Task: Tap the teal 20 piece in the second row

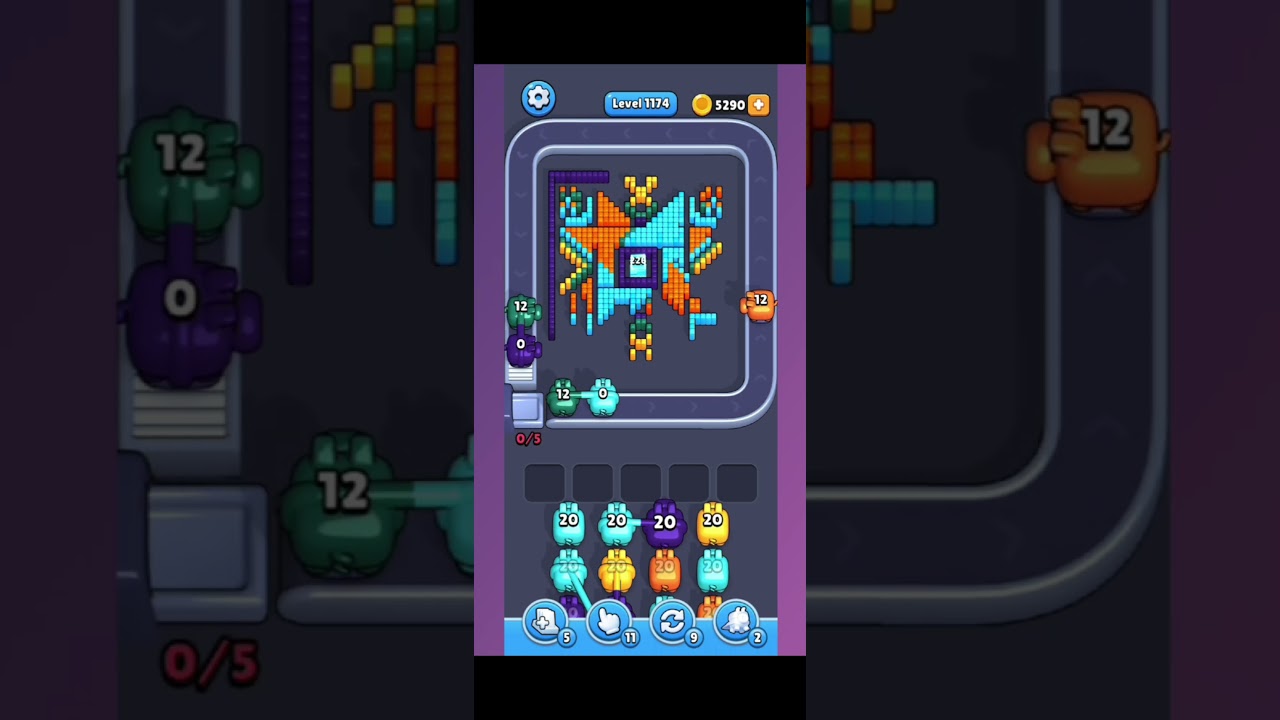Action: coord(712,568)
